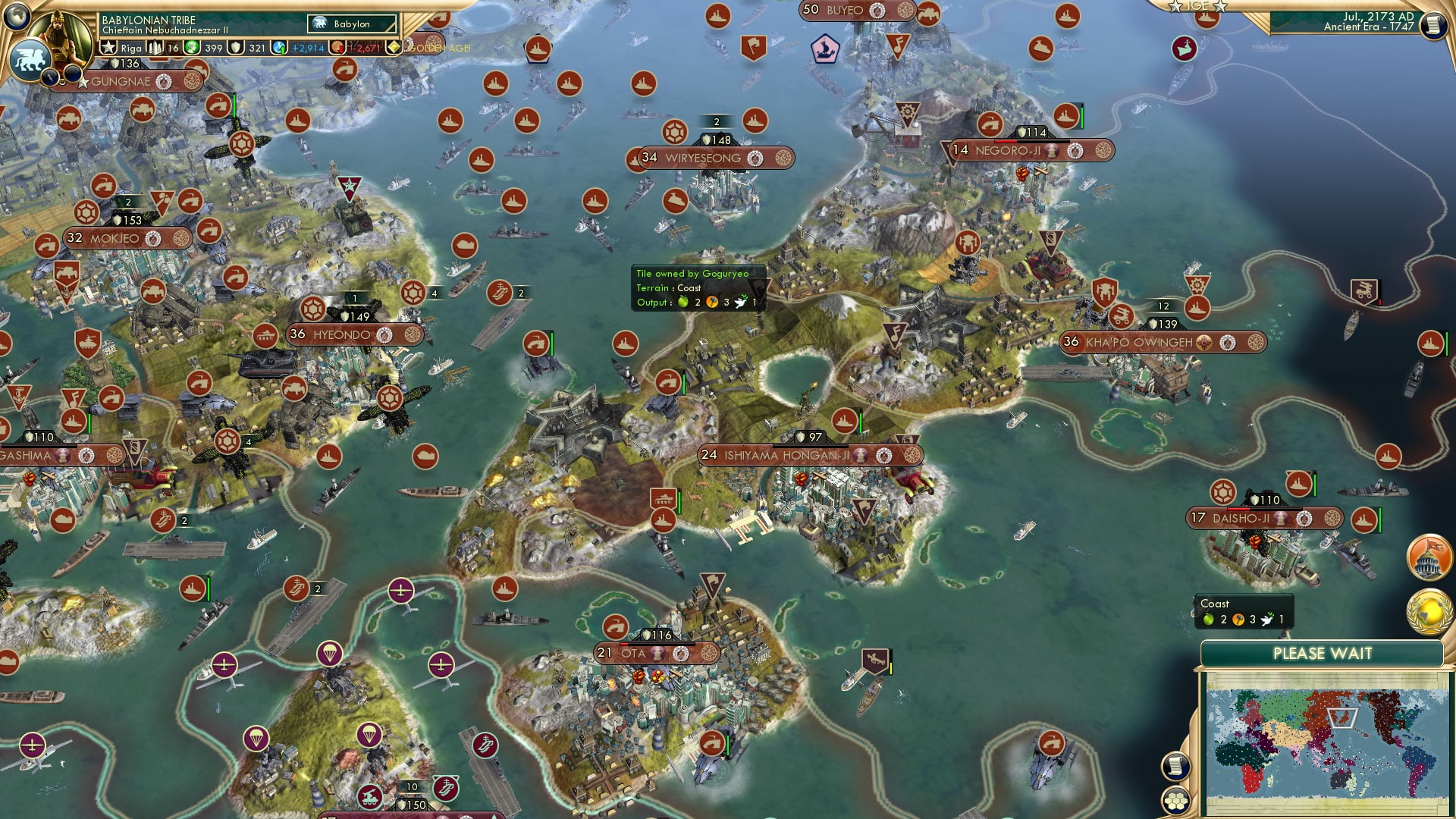Image resolution: width=1456 pixels, height=819 pixels.
Task: Open the notifications scroll at top right
Action: tap(1434, 24)
